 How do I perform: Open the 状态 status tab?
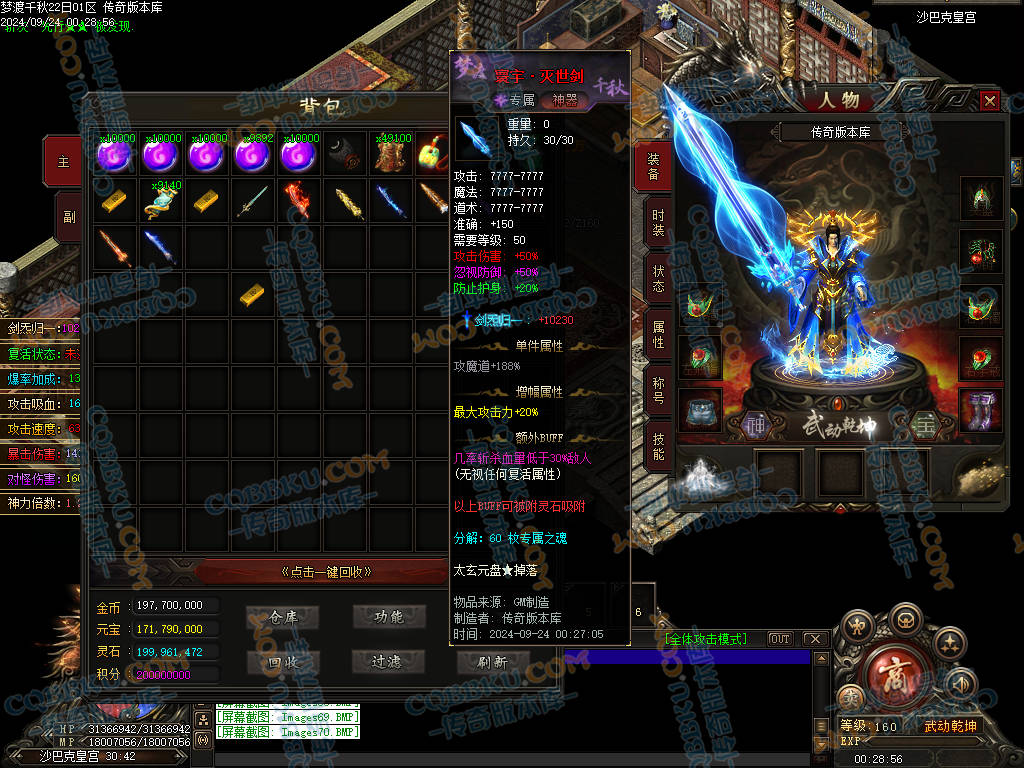coord(656,278)
